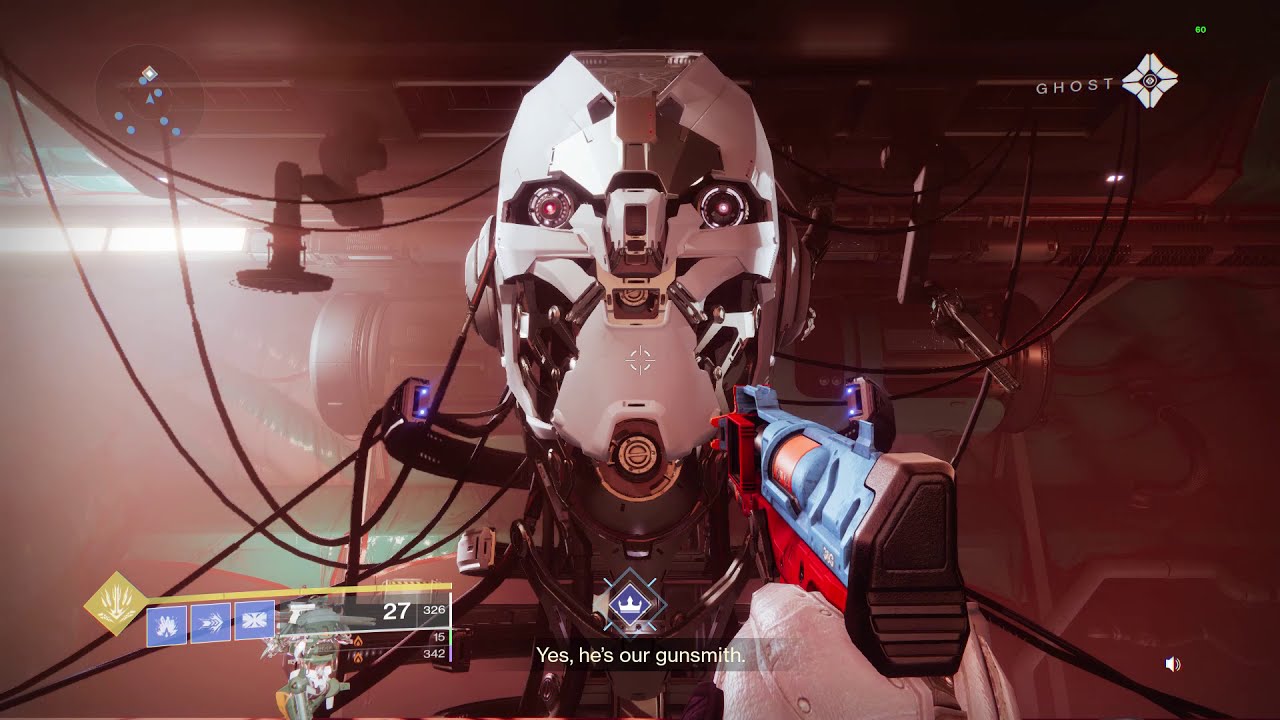Open the Ghost icon
Image resolution: width=1280 pixels, height=720 pixels.
(x=1150, y=81)
